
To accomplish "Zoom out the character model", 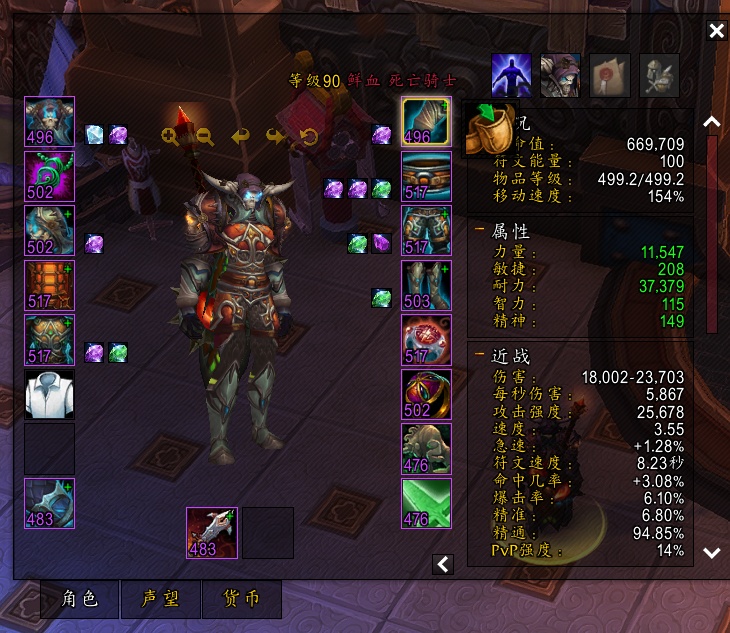I will (x=203, y=136).
